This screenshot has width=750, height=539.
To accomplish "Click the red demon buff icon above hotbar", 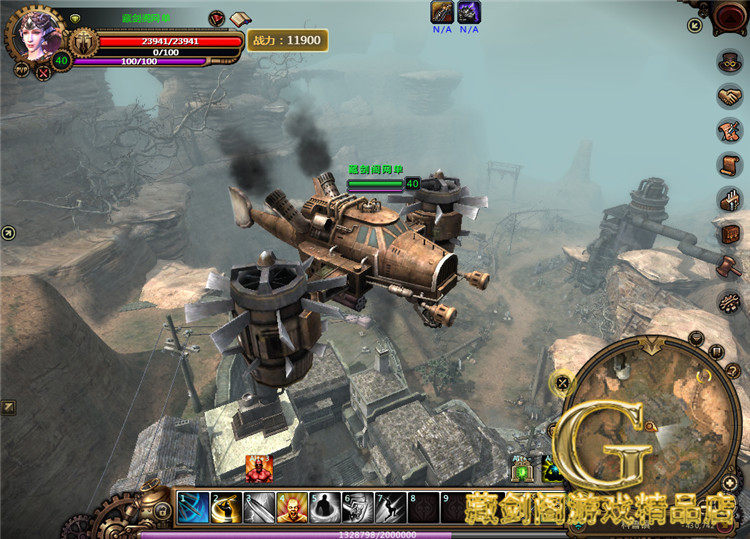I will click(259, 468).
